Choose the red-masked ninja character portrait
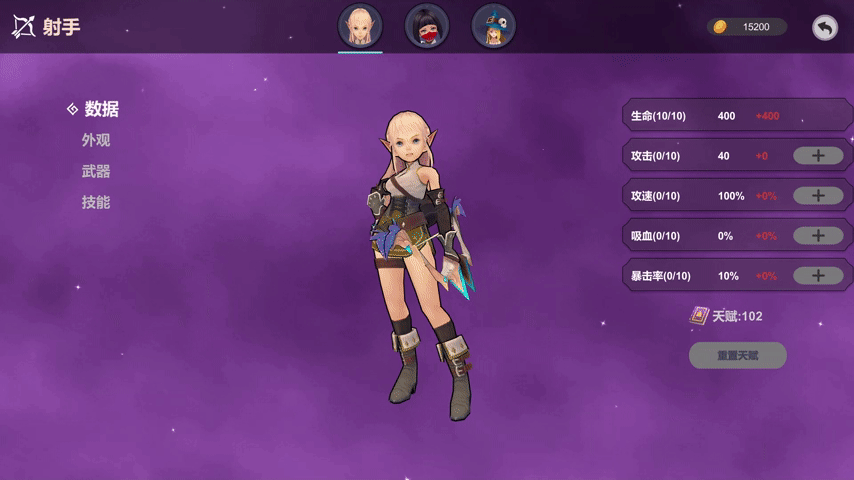 point(427,26)
